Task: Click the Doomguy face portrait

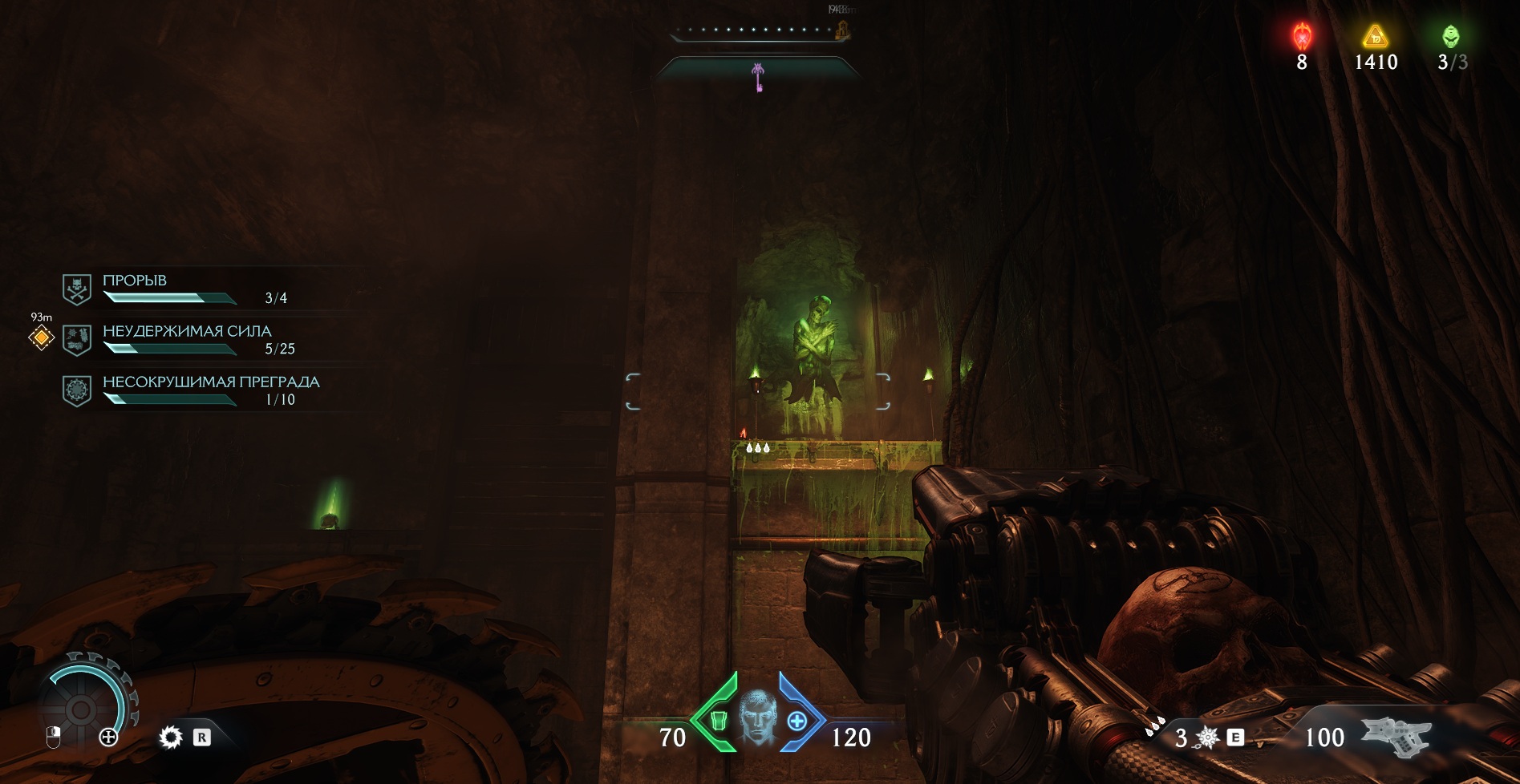Action: (758, 717)
